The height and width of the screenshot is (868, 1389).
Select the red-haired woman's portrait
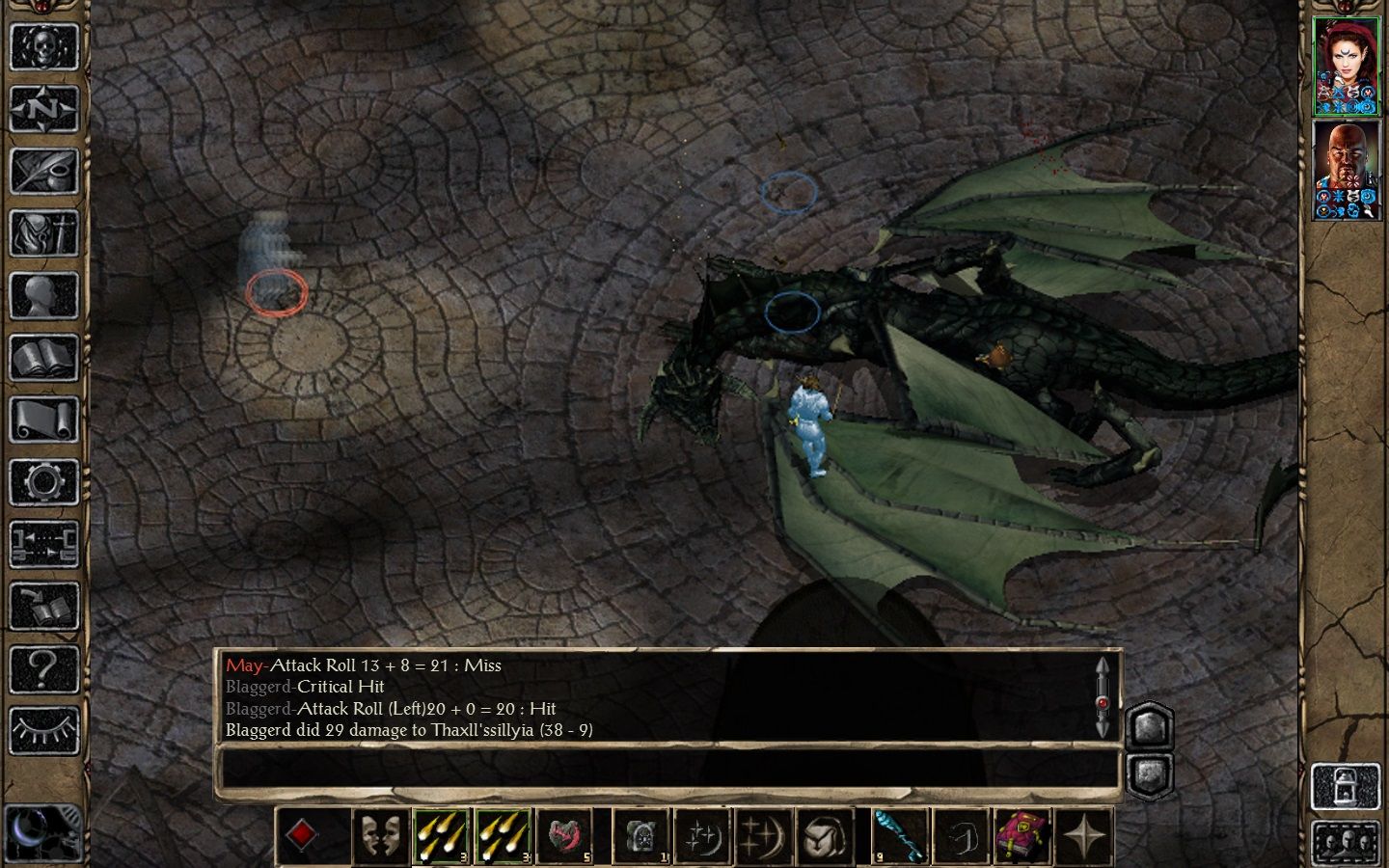tap(1347, 66)
